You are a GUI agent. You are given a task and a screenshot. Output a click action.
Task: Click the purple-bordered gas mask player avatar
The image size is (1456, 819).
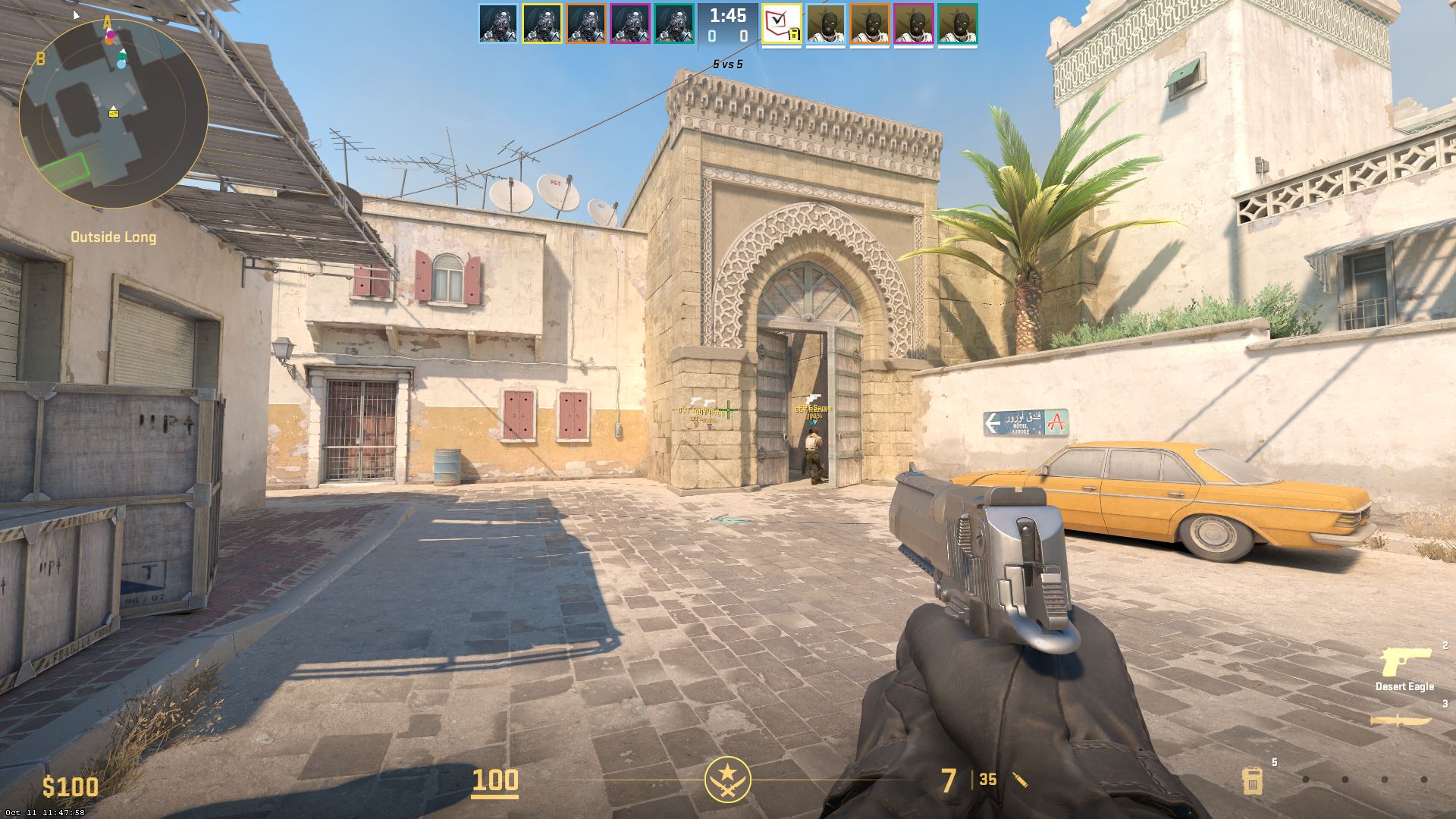(630, 24)
